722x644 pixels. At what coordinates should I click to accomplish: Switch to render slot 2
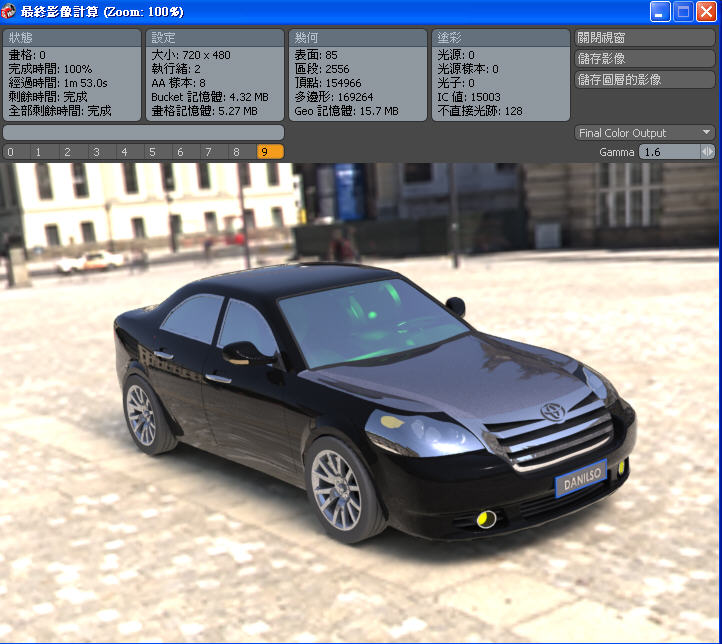(67, 152)
